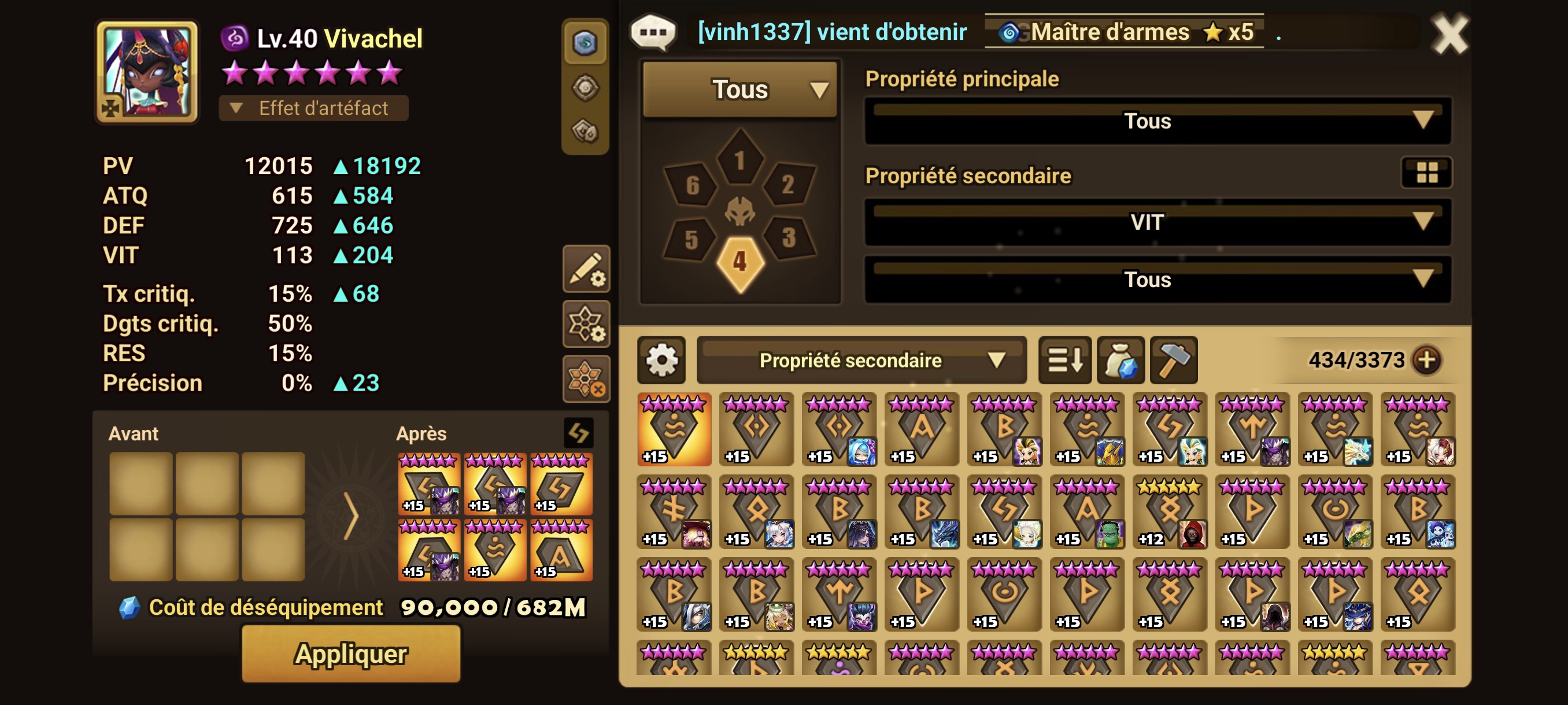Select rune slot 1 in the hexagon
This screenshot has width=1568, height=705.
739,159
